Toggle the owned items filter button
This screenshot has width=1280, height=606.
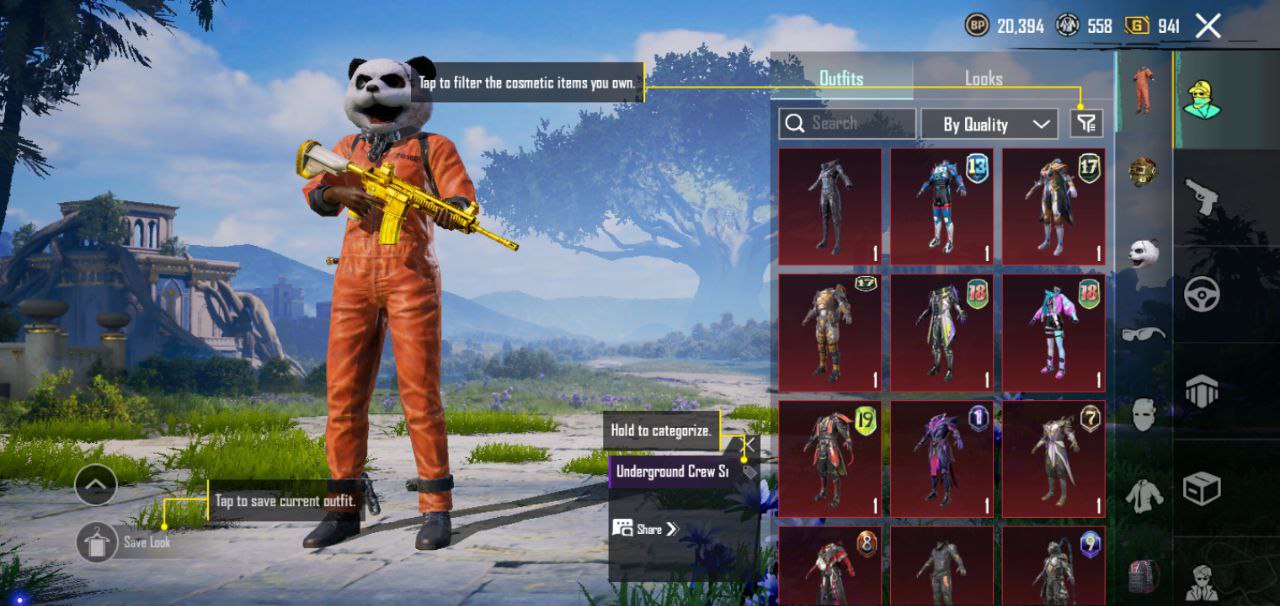click(1086, 123)
